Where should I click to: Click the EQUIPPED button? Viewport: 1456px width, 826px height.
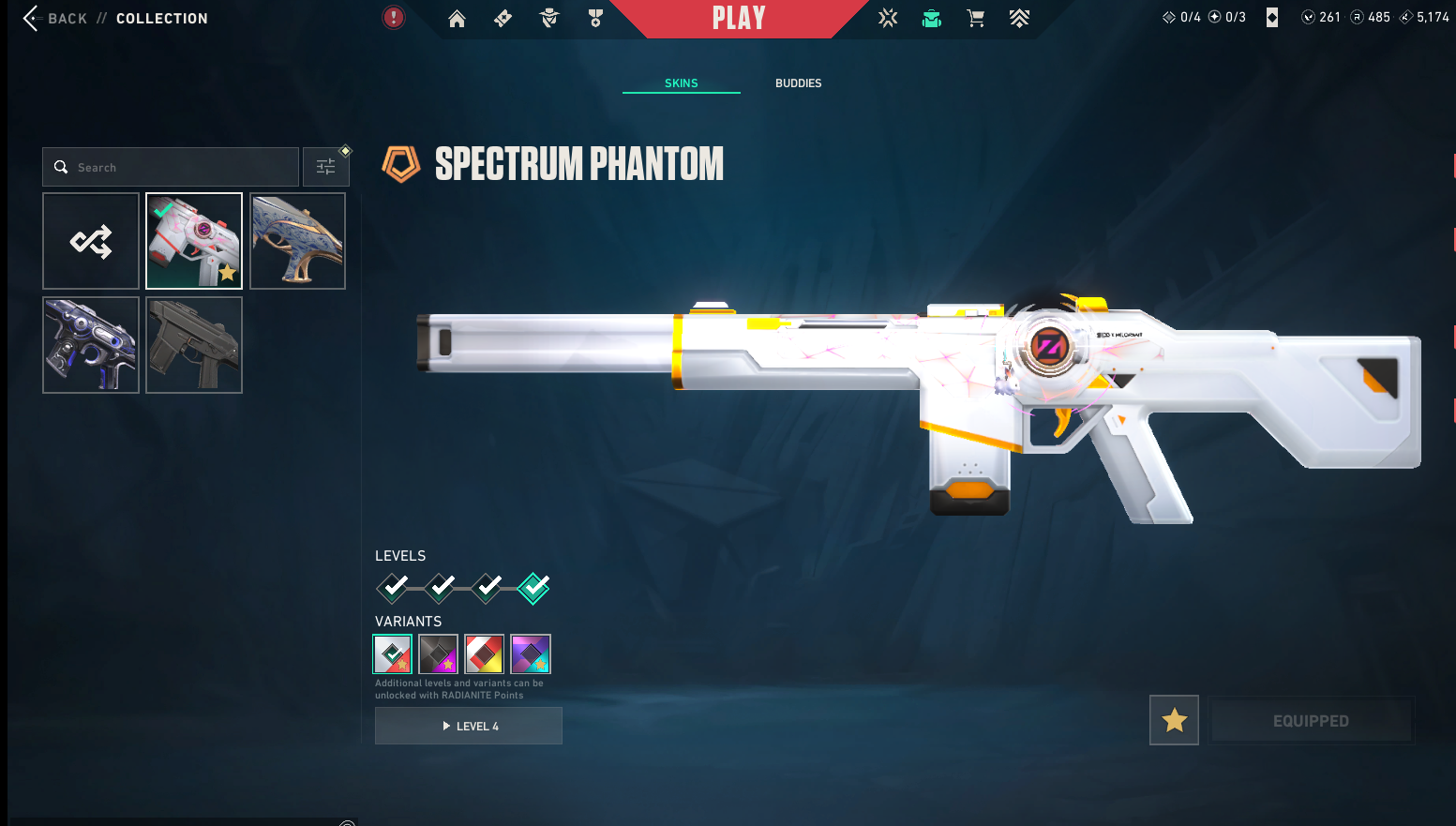click(1311, 720)
